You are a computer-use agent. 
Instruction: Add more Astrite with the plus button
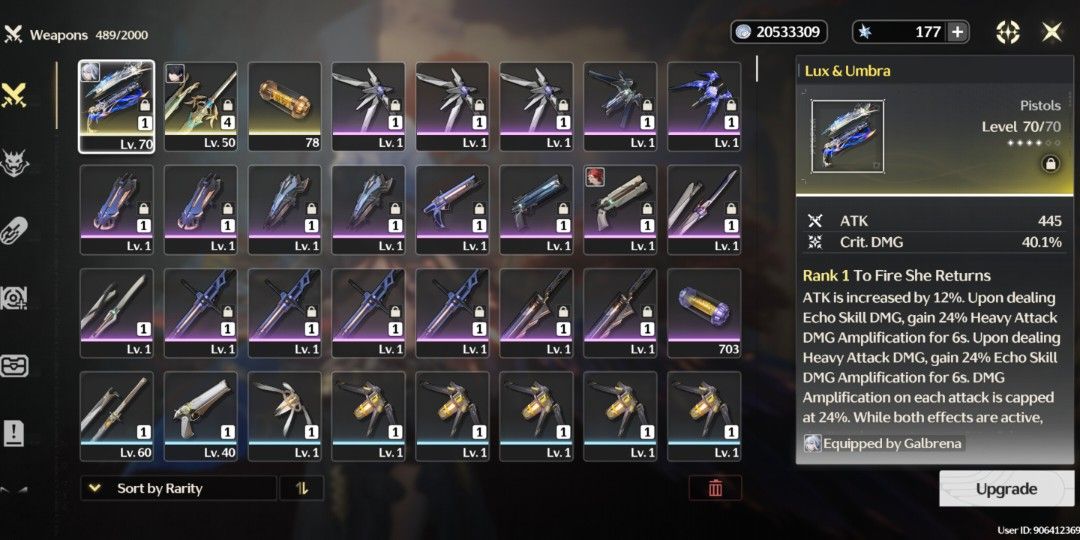(958, 32)
